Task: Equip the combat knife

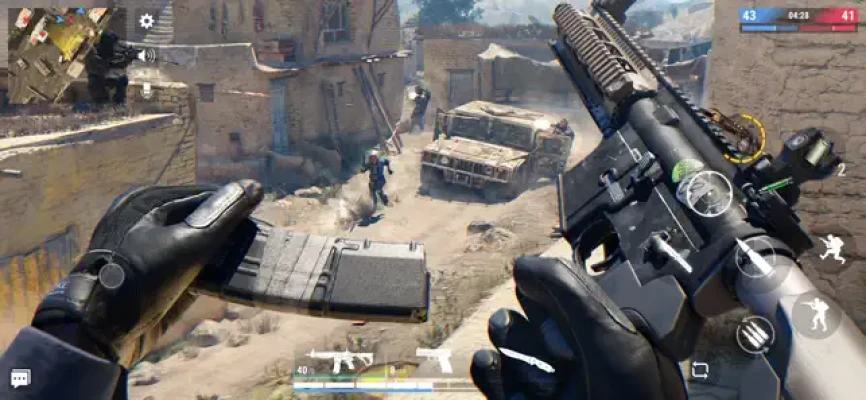Action: pos(527,360)
